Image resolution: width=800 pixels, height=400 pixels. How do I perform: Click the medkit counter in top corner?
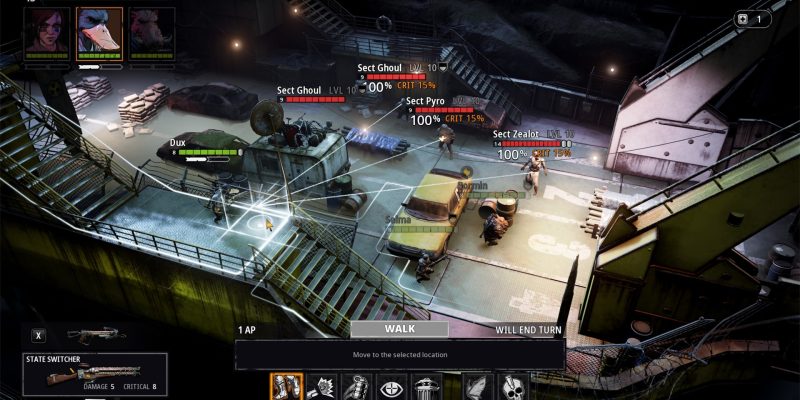pyautogui.click(x=753, y=18)
